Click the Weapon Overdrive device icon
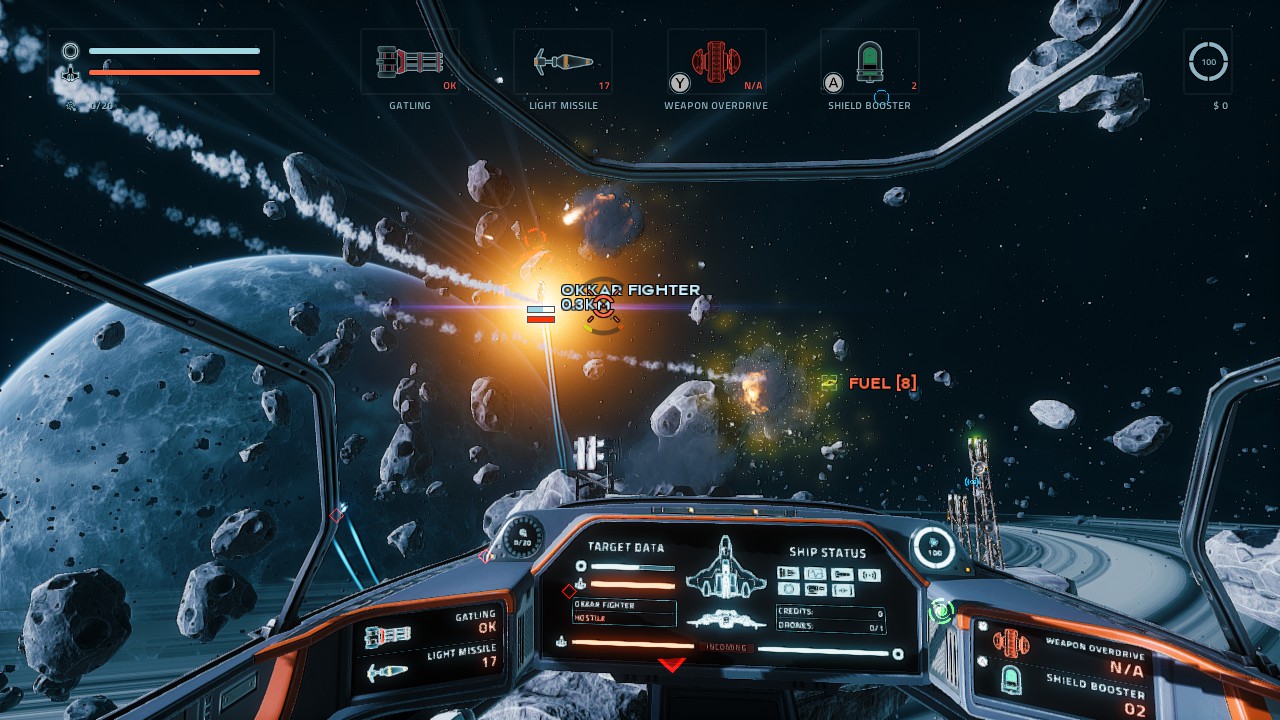1280x720 pixels. (716, 60)
